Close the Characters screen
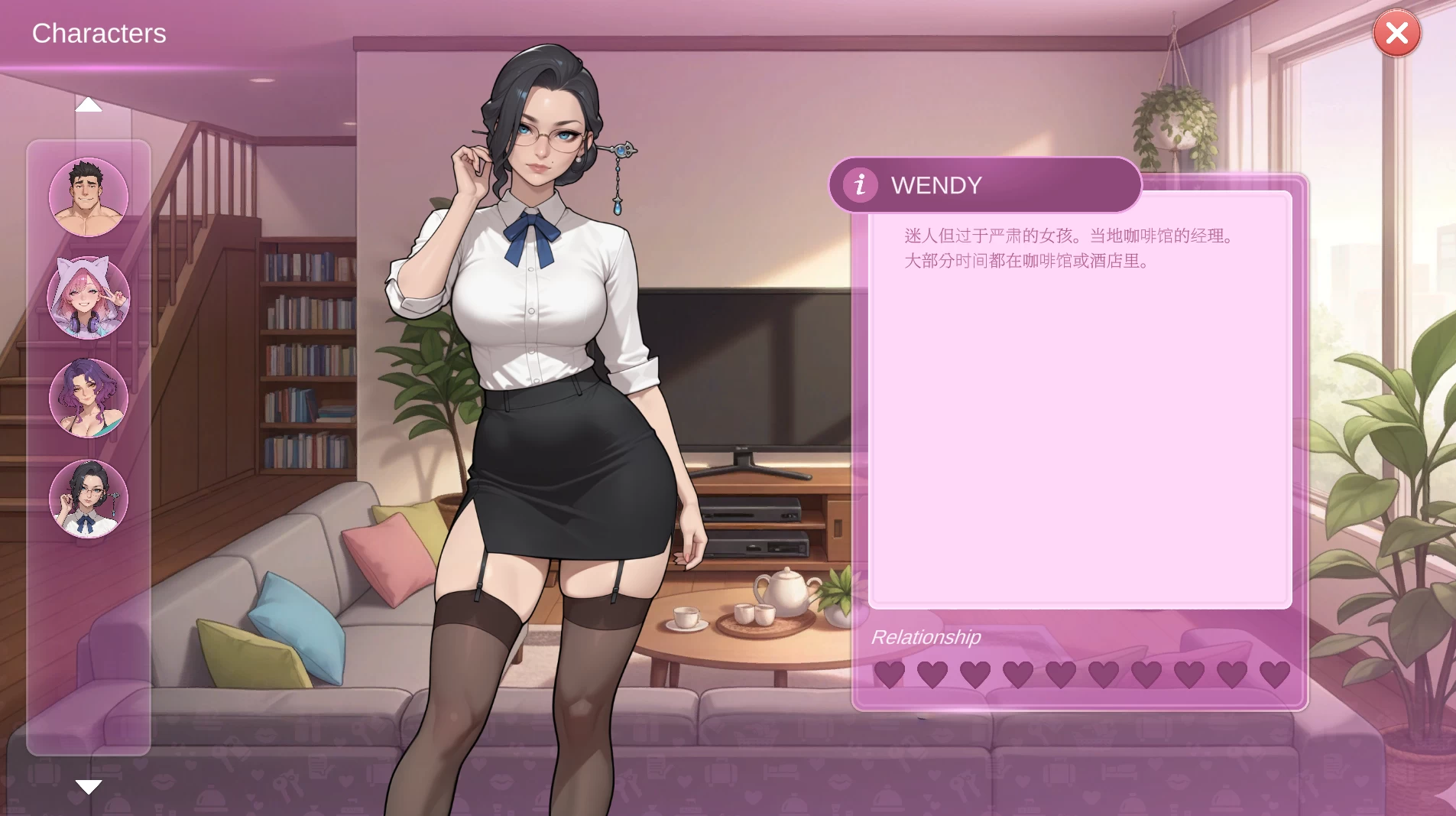Viewport: 1456px width, 816px height. click(1396, 33)
